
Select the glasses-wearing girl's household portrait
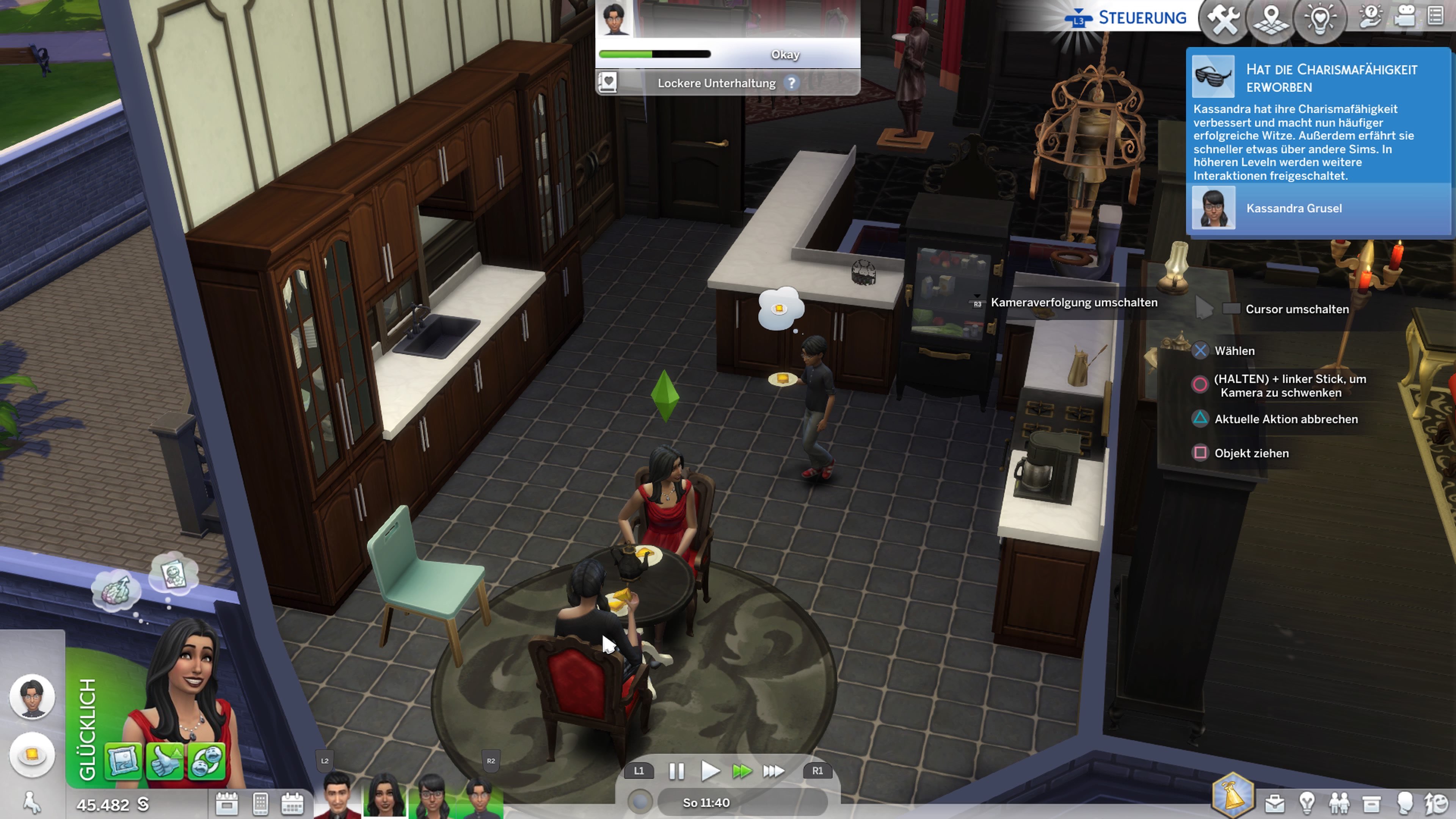[431, 797]
